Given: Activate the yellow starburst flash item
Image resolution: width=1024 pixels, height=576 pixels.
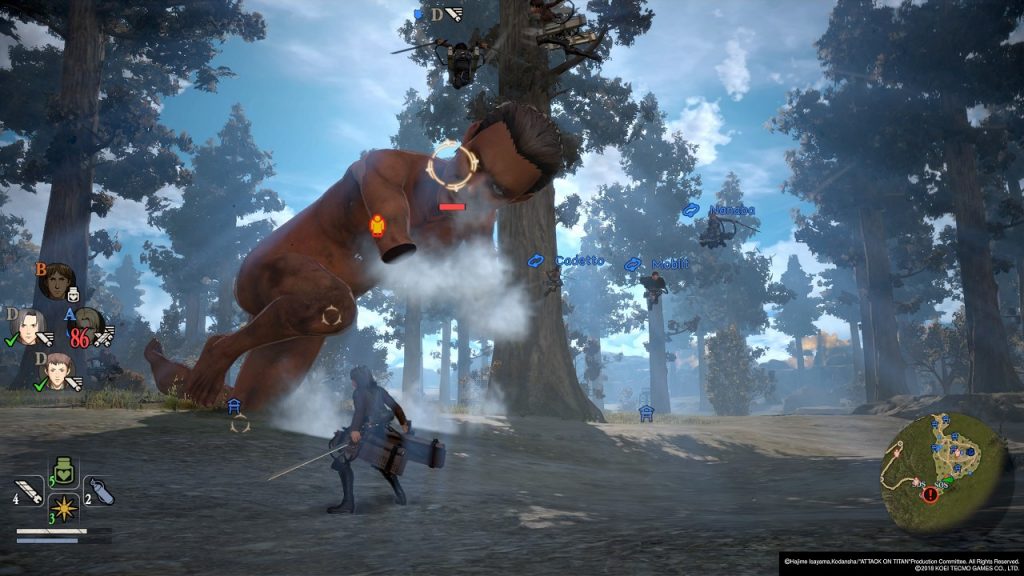Looking at the screenshot, I should click(65, 508).
